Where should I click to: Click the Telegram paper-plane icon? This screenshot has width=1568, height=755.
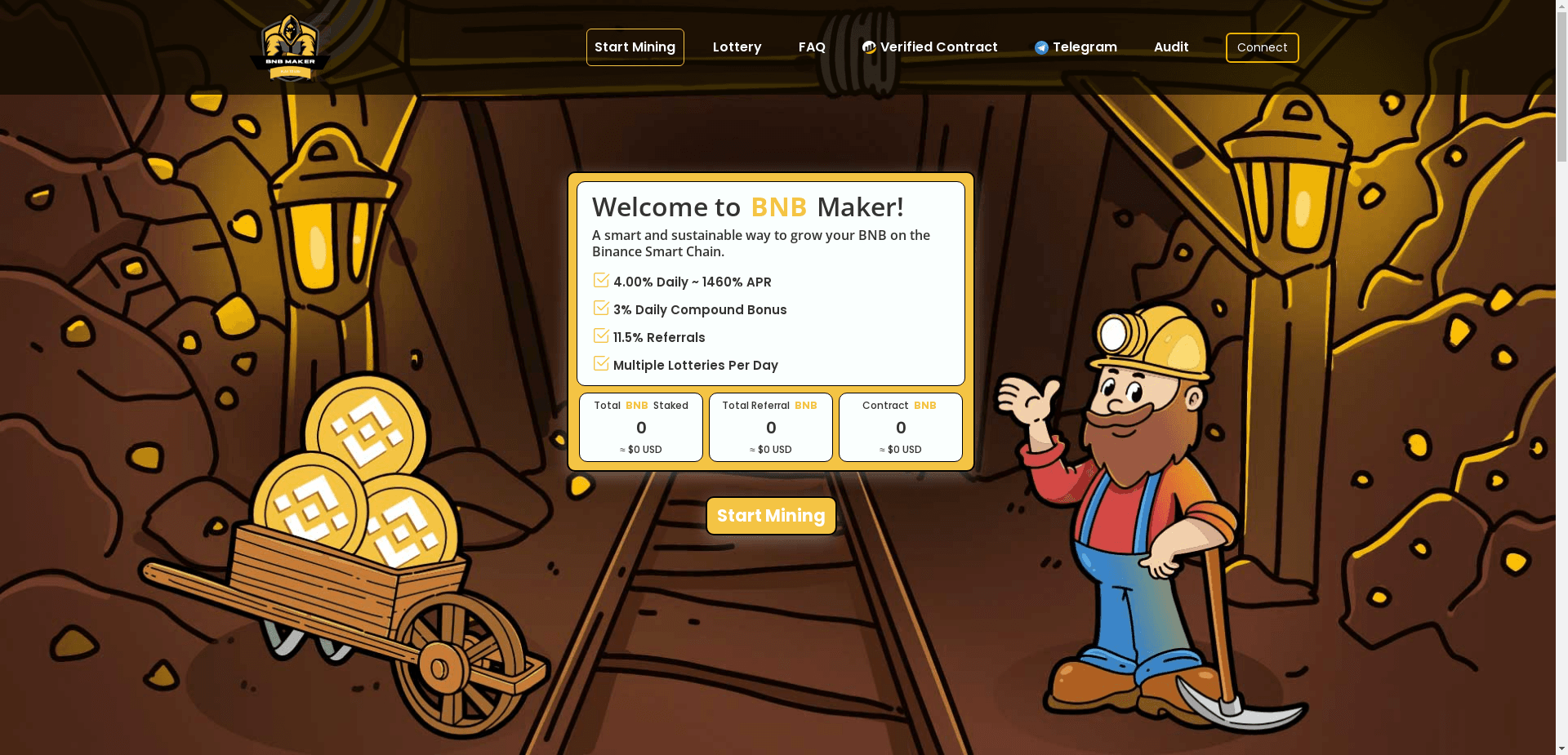tap(1040, 47)
